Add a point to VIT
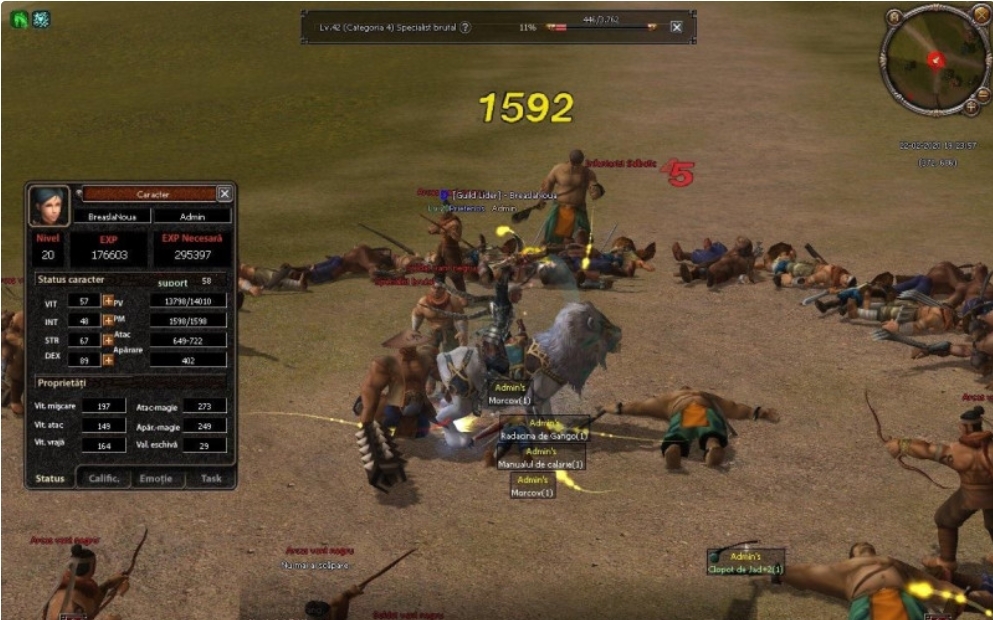The width and height of the screenshot is (993, 620). click(x=108, y=300)
